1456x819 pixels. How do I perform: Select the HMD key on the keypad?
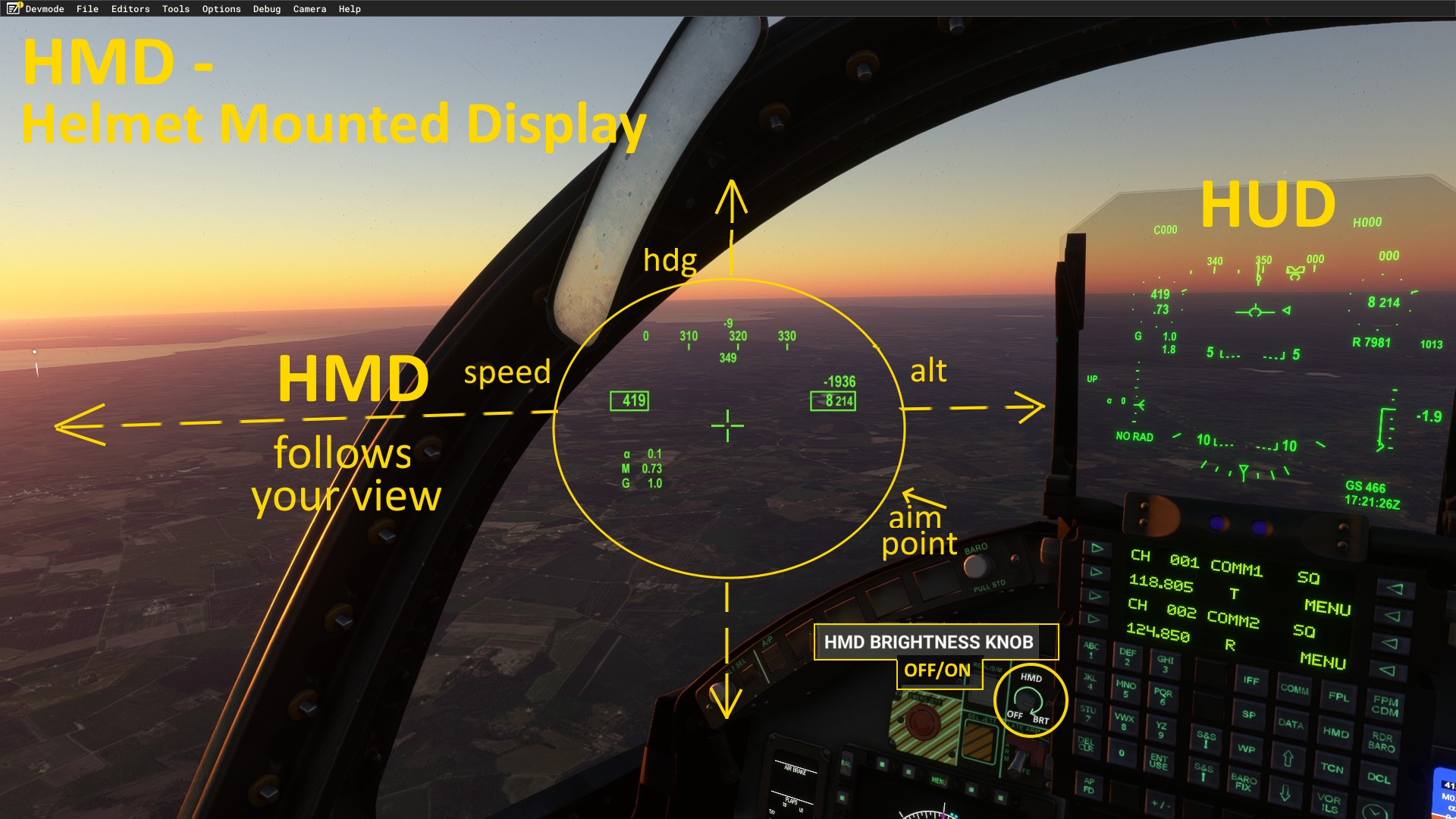point(1335,732)
